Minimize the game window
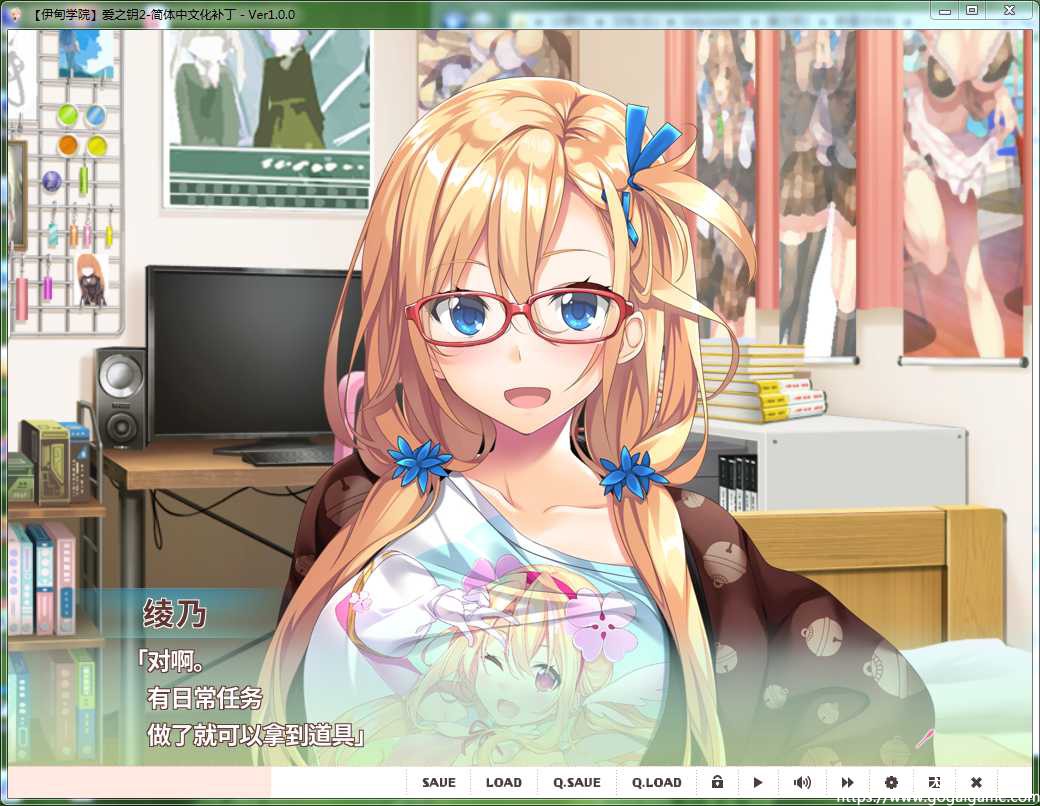 pyautogui.click(x=943, y=9)
